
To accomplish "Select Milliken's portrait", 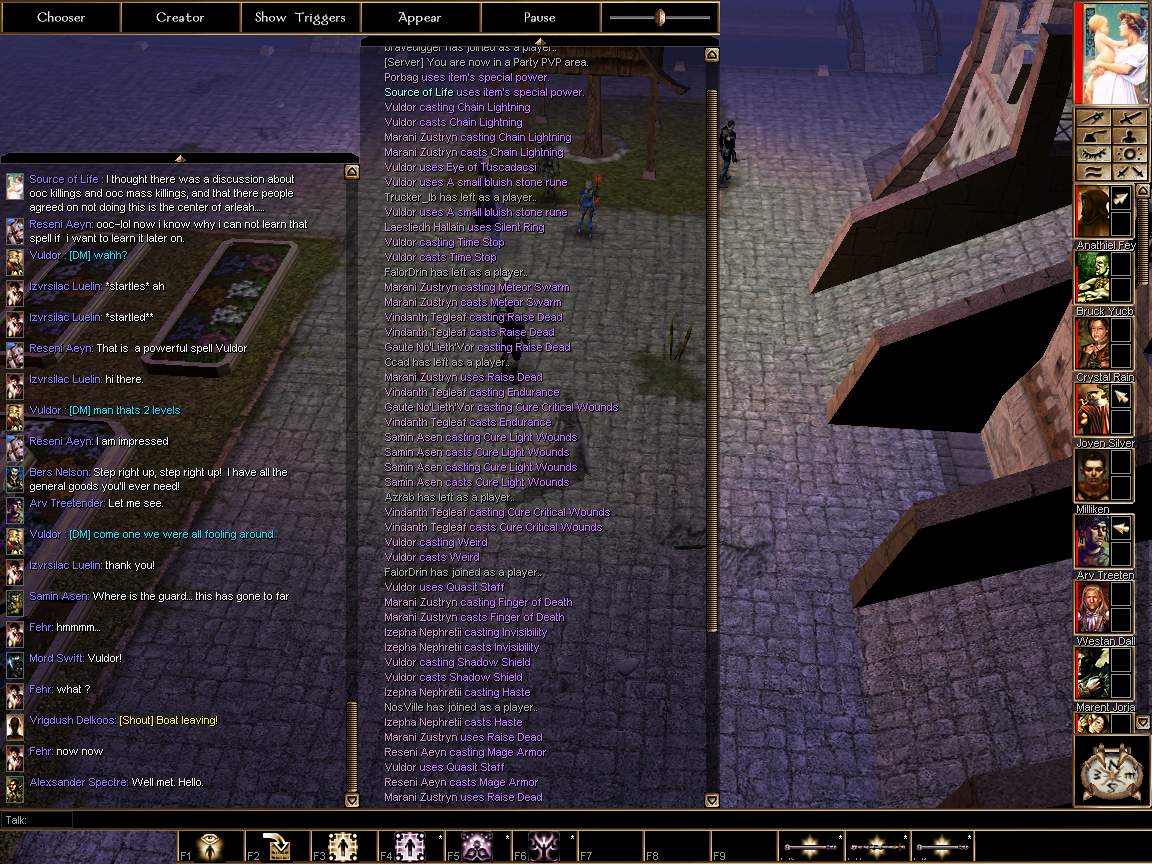I will 1092,476.
